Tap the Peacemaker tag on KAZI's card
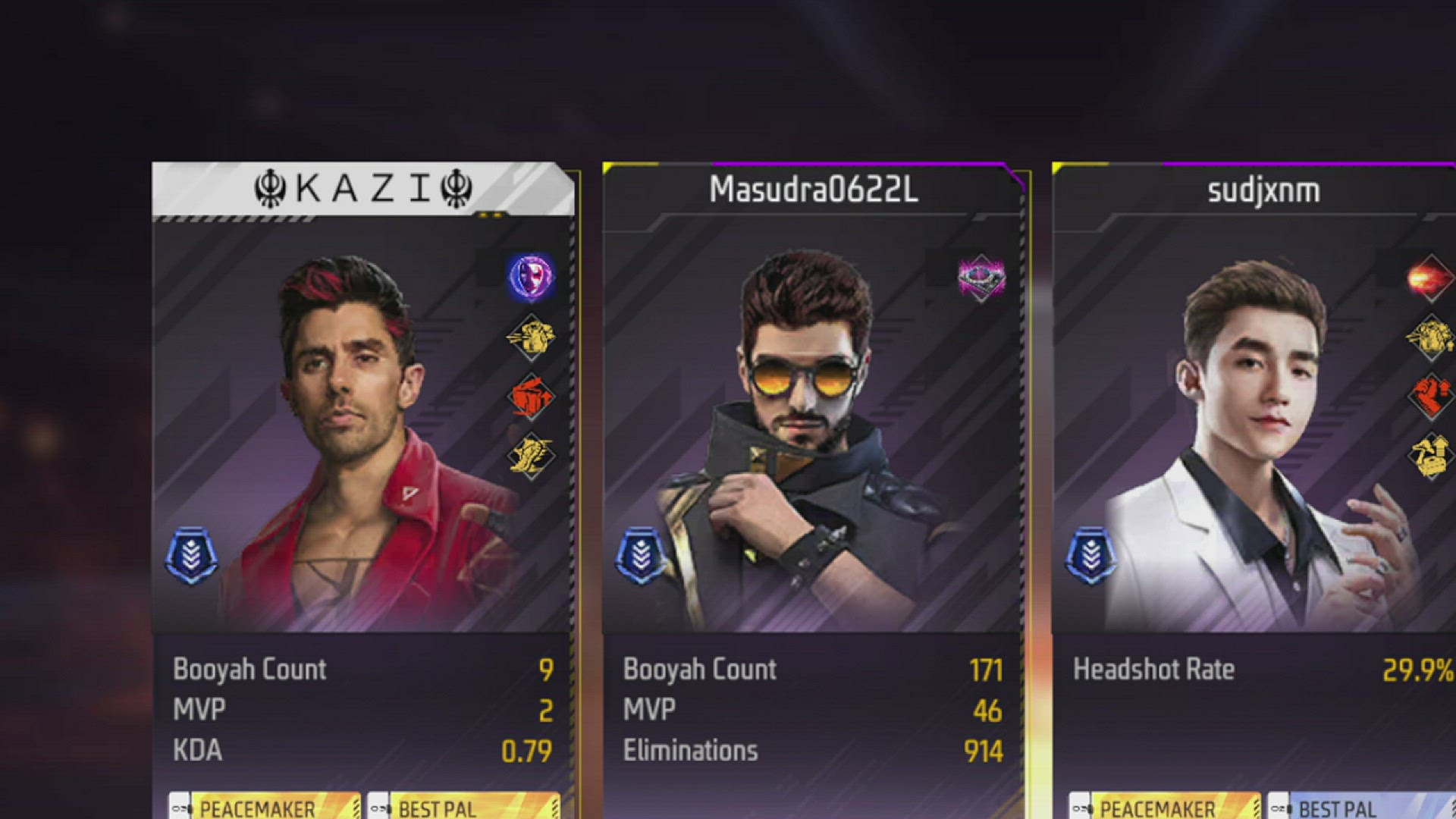Image resolution: width=1456 pixels, height=819 pixels. coord(265,807)
